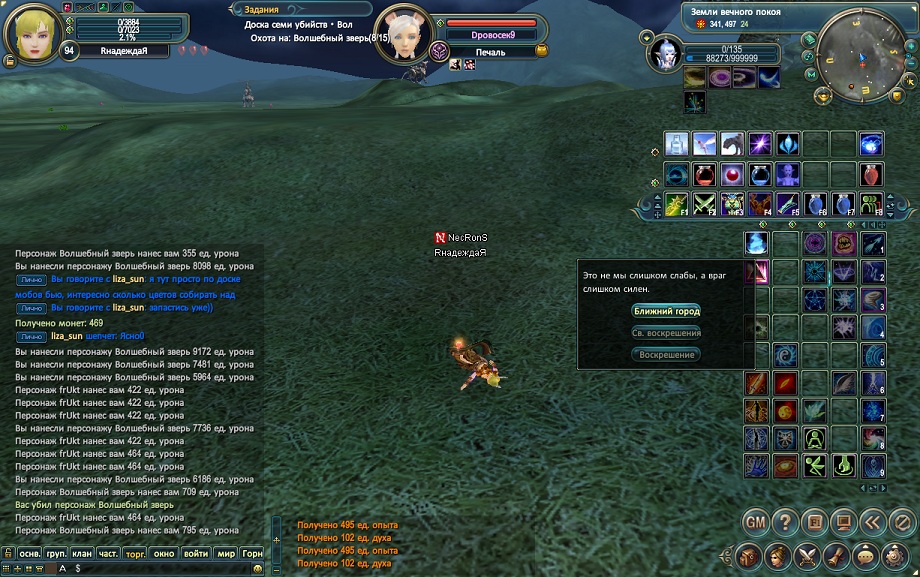Open the speech bubble social menu
This screenshot has height=577, width=920.
click(866, 556)
